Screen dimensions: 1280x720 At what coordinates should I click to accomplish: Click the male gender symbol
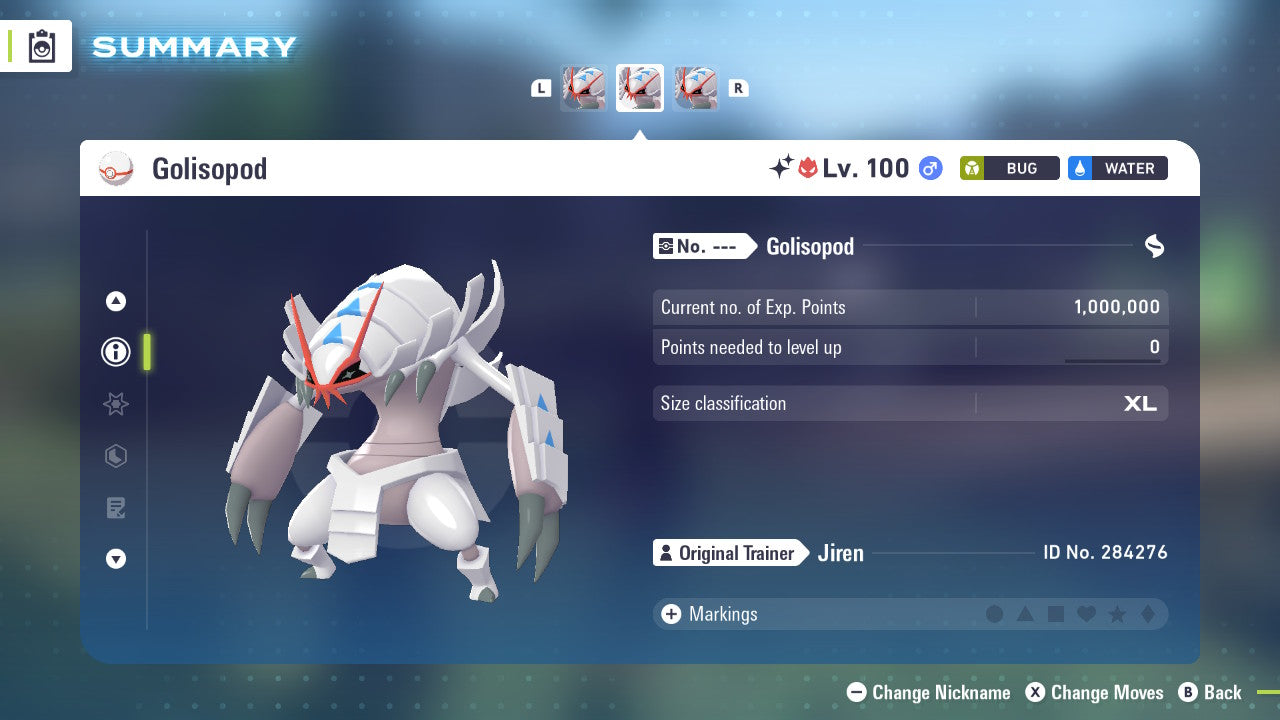pos(931,169)
